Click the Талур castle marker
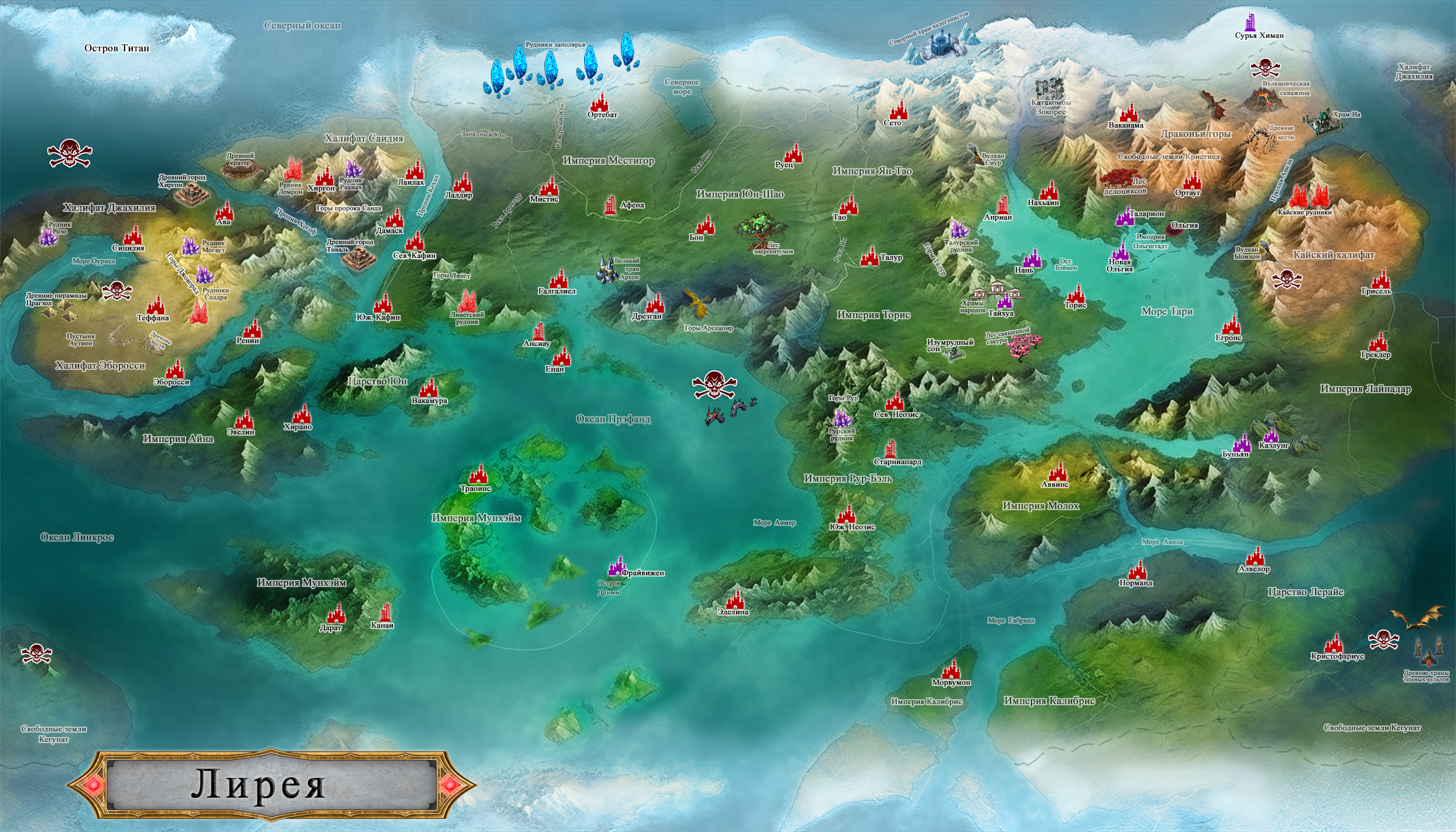This screenshot has width=1456, height=832. click(x=870, y=256)
